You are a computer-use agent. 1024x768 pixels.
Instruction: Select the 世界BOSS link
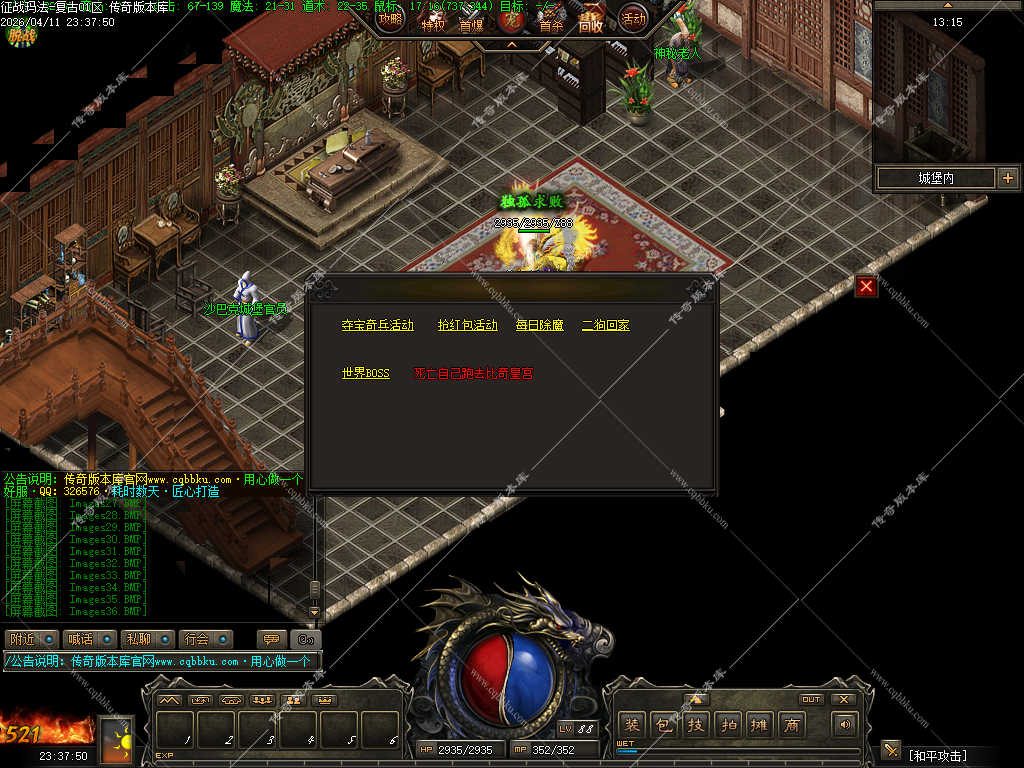tap(365, 374)
